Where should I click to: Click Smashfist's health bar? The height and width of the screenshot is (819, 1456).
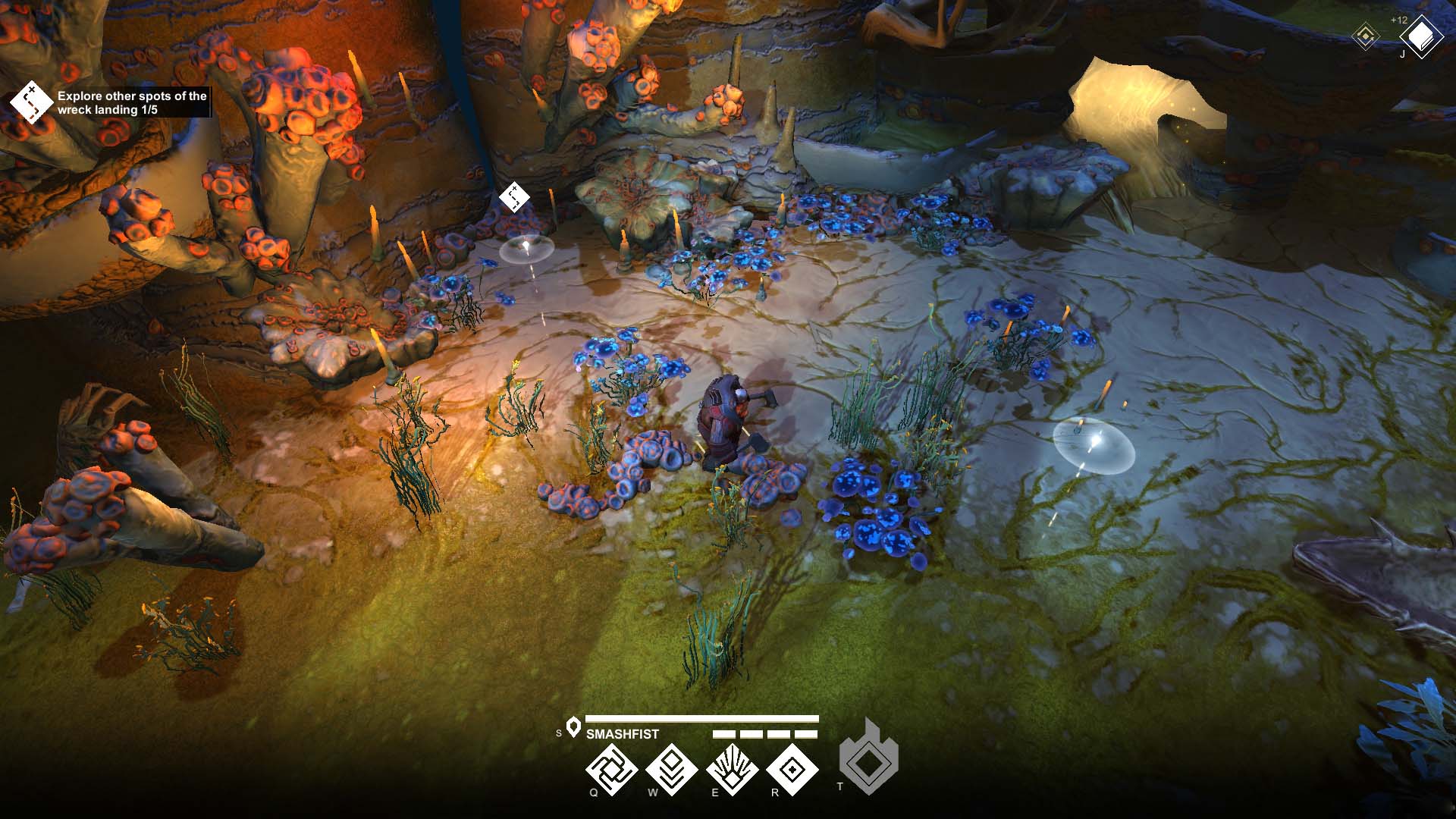tap(701, 719)
